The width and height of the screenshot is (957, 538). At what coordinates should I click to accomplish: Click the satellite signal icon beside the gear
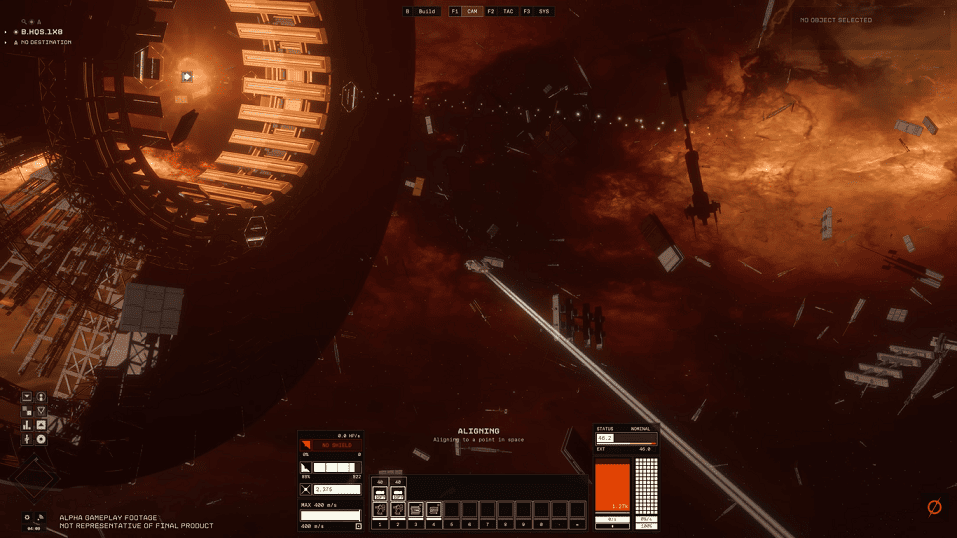(39, 517)
